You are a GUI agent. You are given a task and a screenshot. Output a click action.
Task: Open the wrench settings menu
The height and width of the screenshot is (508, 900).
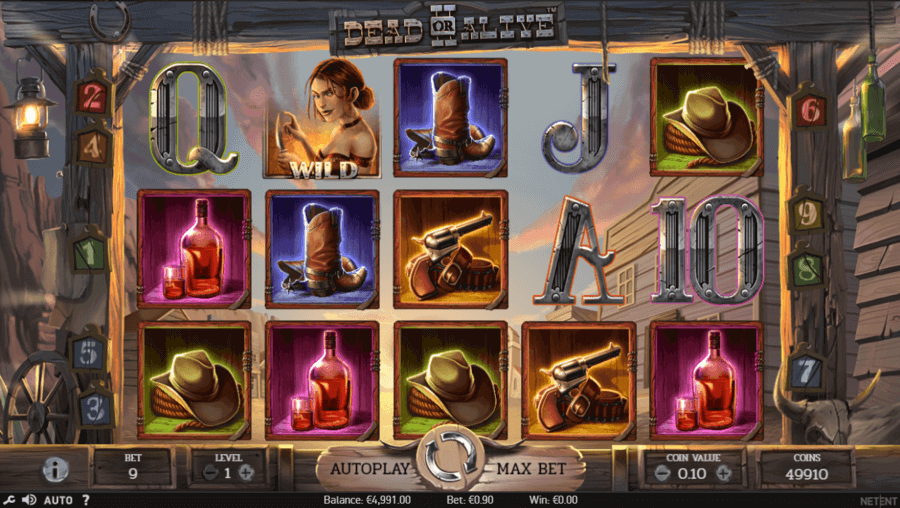(8, 500)
